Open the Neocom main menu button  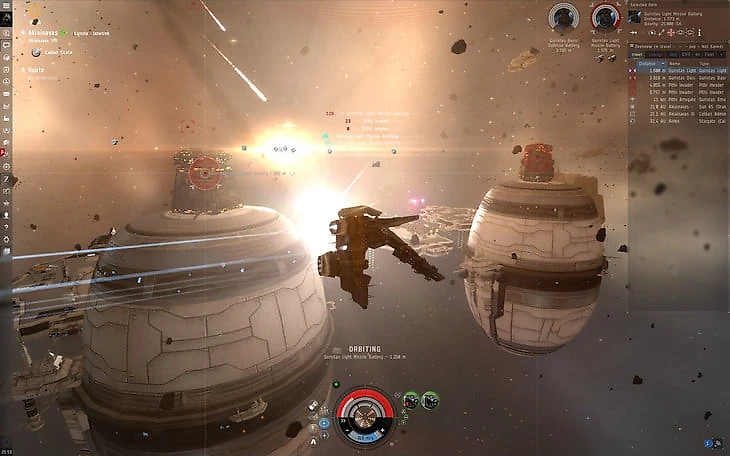[x=6, y=6]
